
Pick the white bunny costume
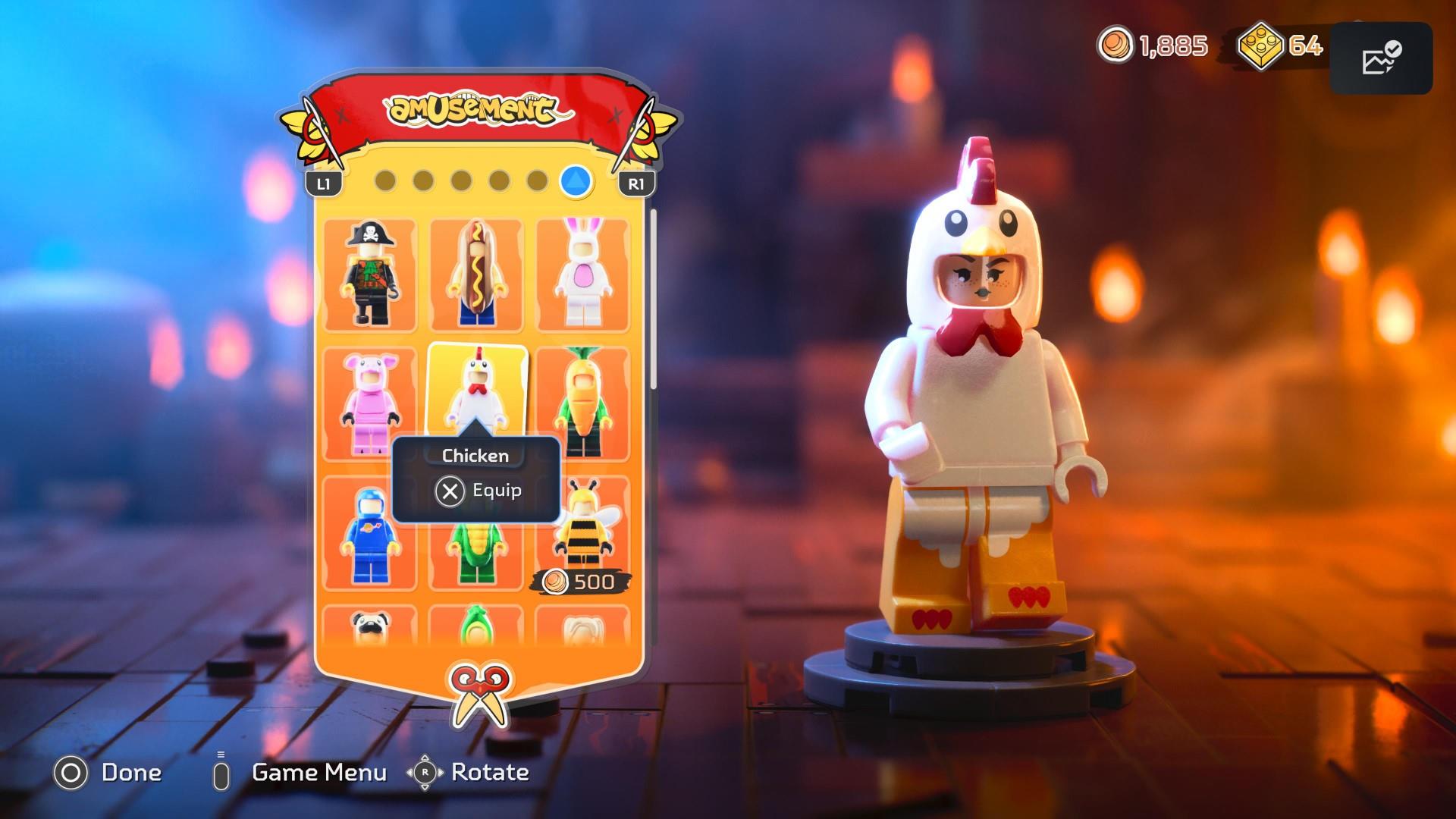[582, 275]
